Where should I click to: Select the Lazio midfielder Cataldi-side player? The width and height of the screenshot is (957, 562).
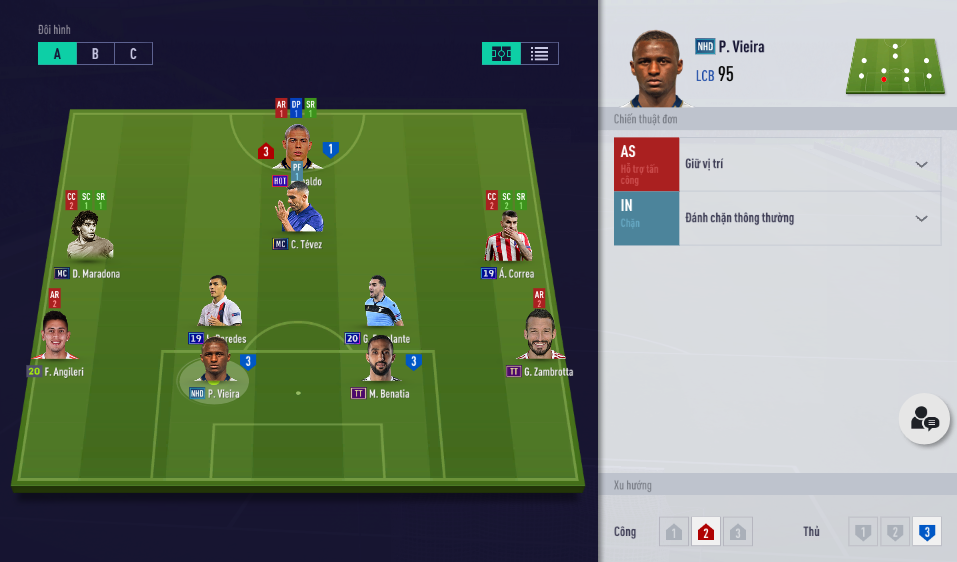pos(382,303)
